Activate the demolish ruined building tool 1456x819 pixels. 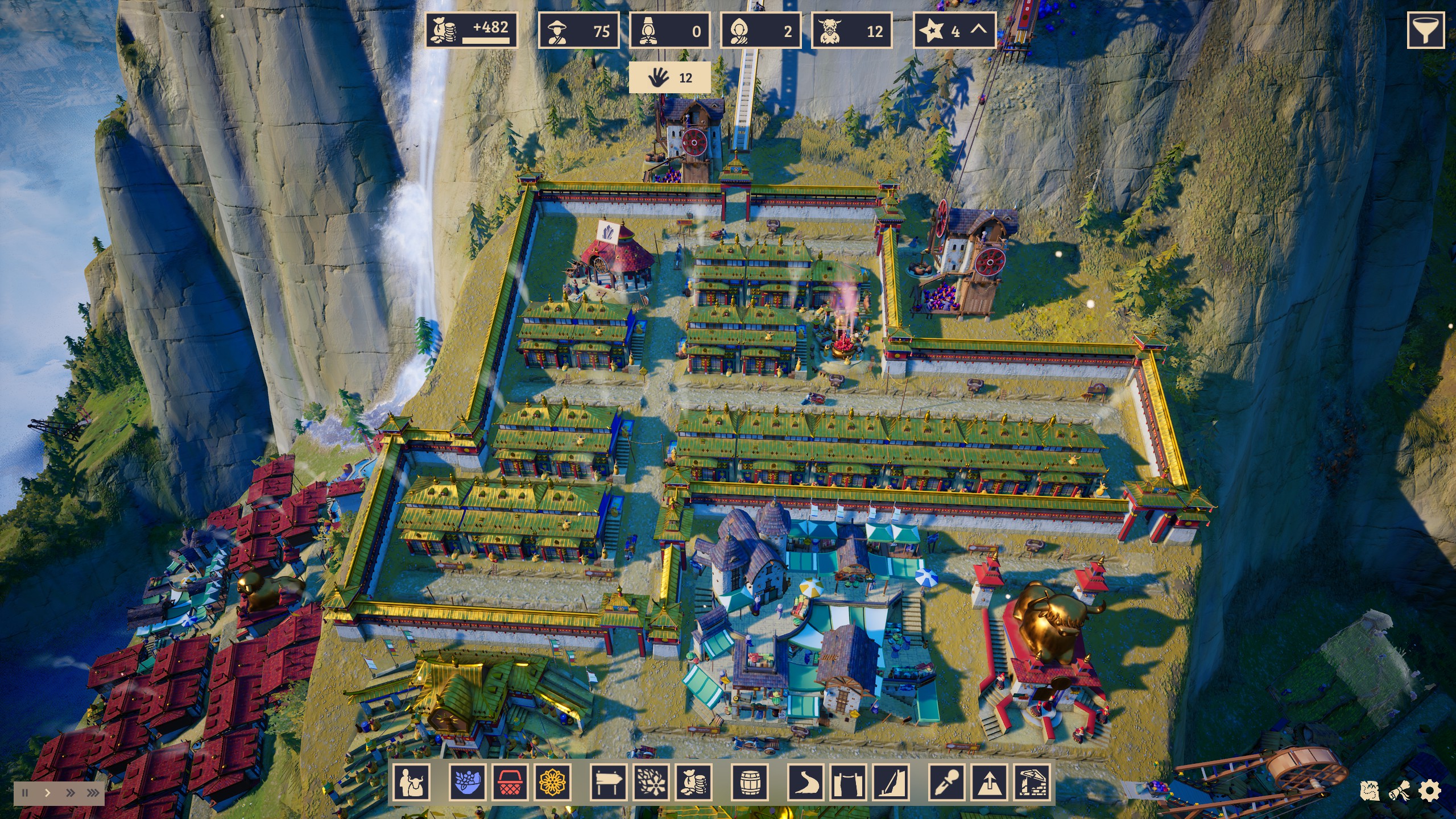tap(1032, 783)
